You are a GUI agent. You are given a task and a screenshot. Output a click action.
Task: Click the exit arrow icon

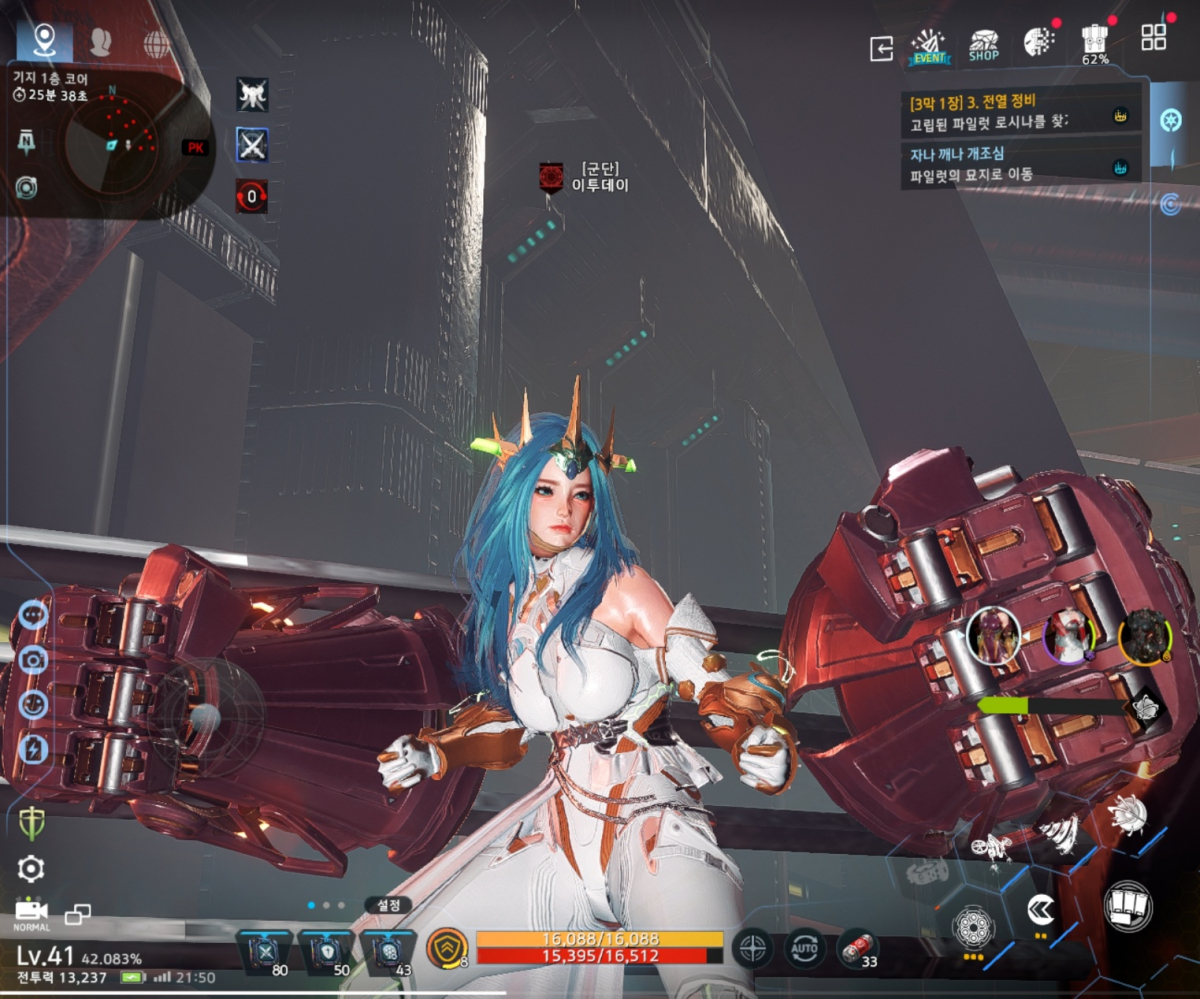881,48
